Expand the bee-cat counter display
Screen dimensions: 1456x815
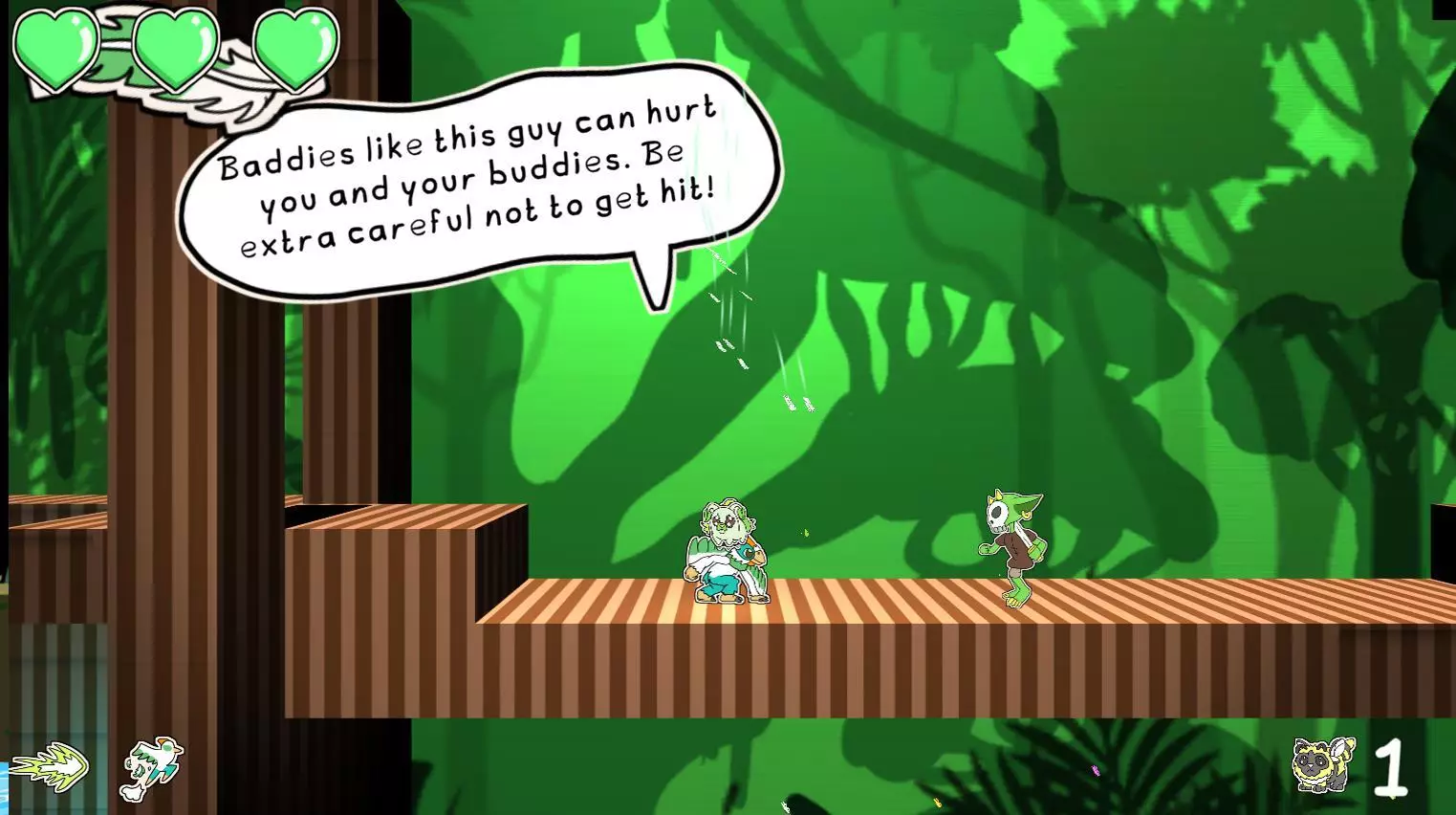click(1358, 765)
